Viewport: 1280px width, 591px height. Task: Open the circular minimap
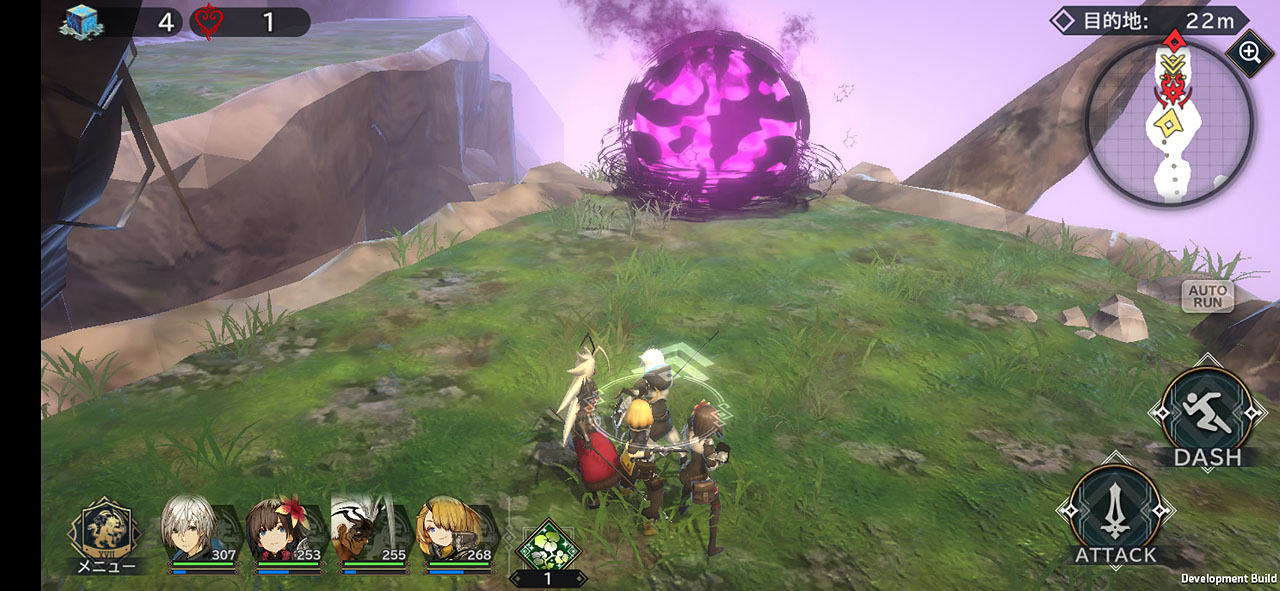click(x=1169, y=123)
